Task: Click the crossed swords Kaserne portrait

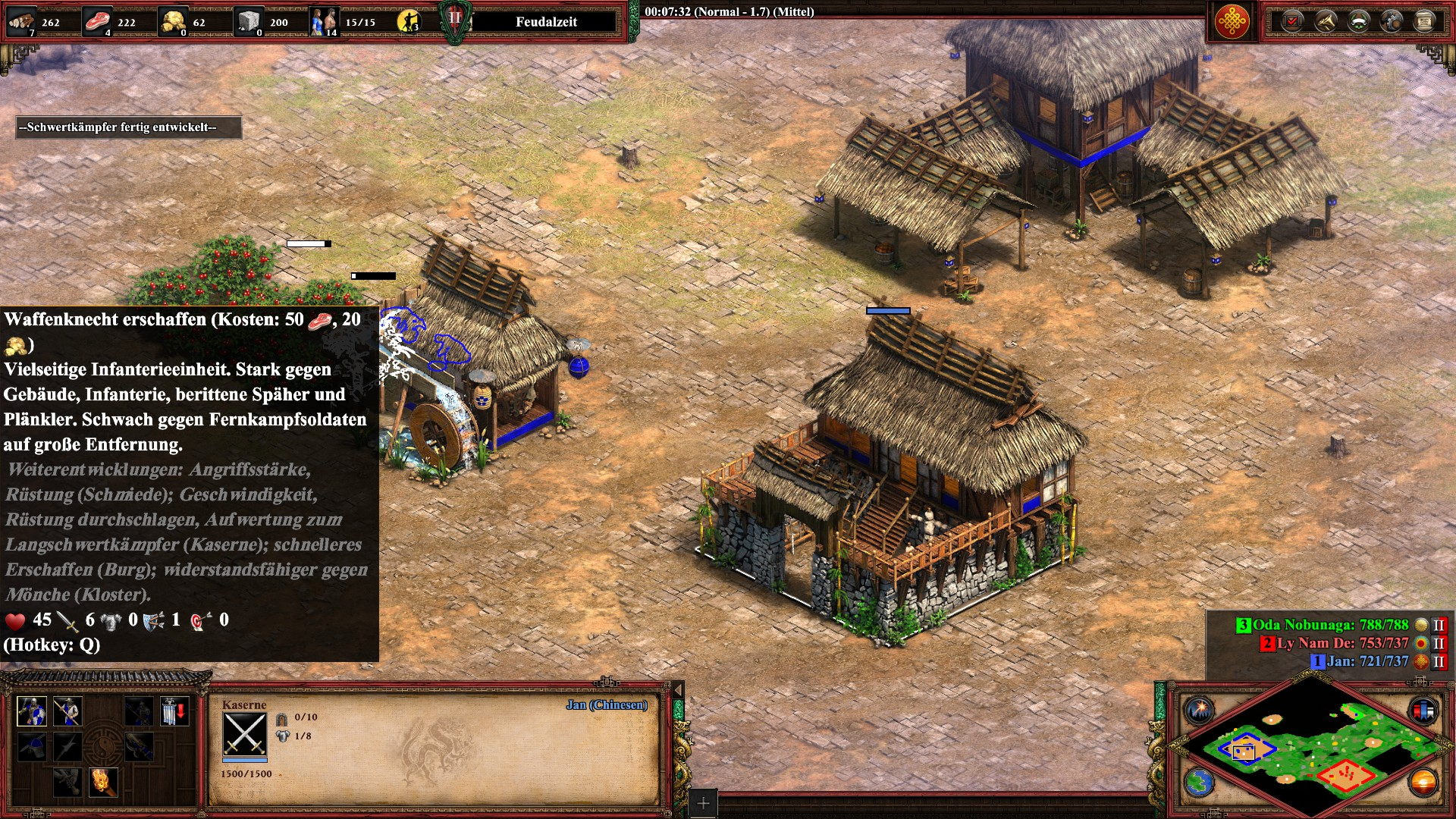Action: pos(244,734)
